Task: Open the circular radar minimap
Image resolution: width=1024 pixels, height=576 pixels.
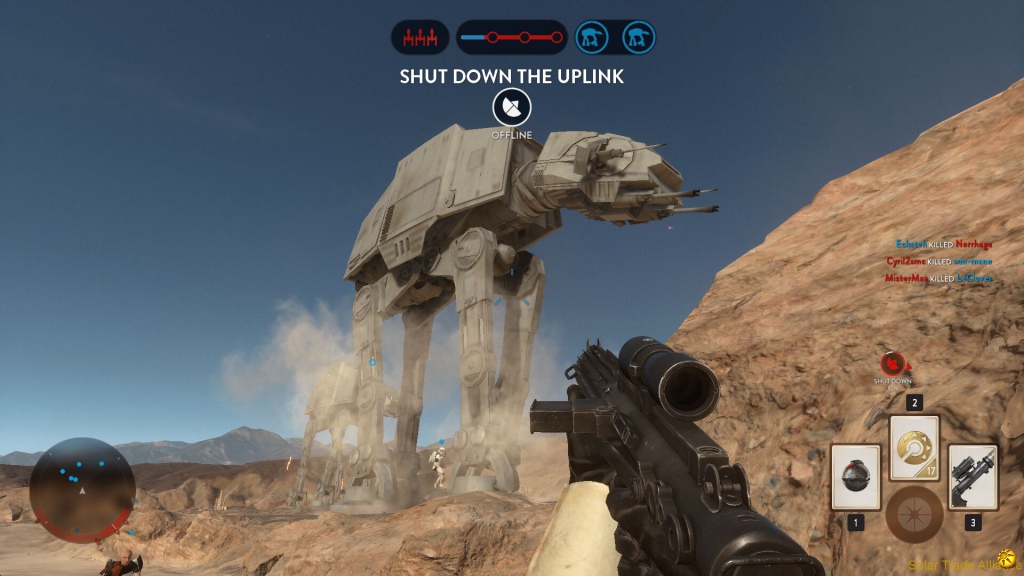Action: (x=81, y=490)
